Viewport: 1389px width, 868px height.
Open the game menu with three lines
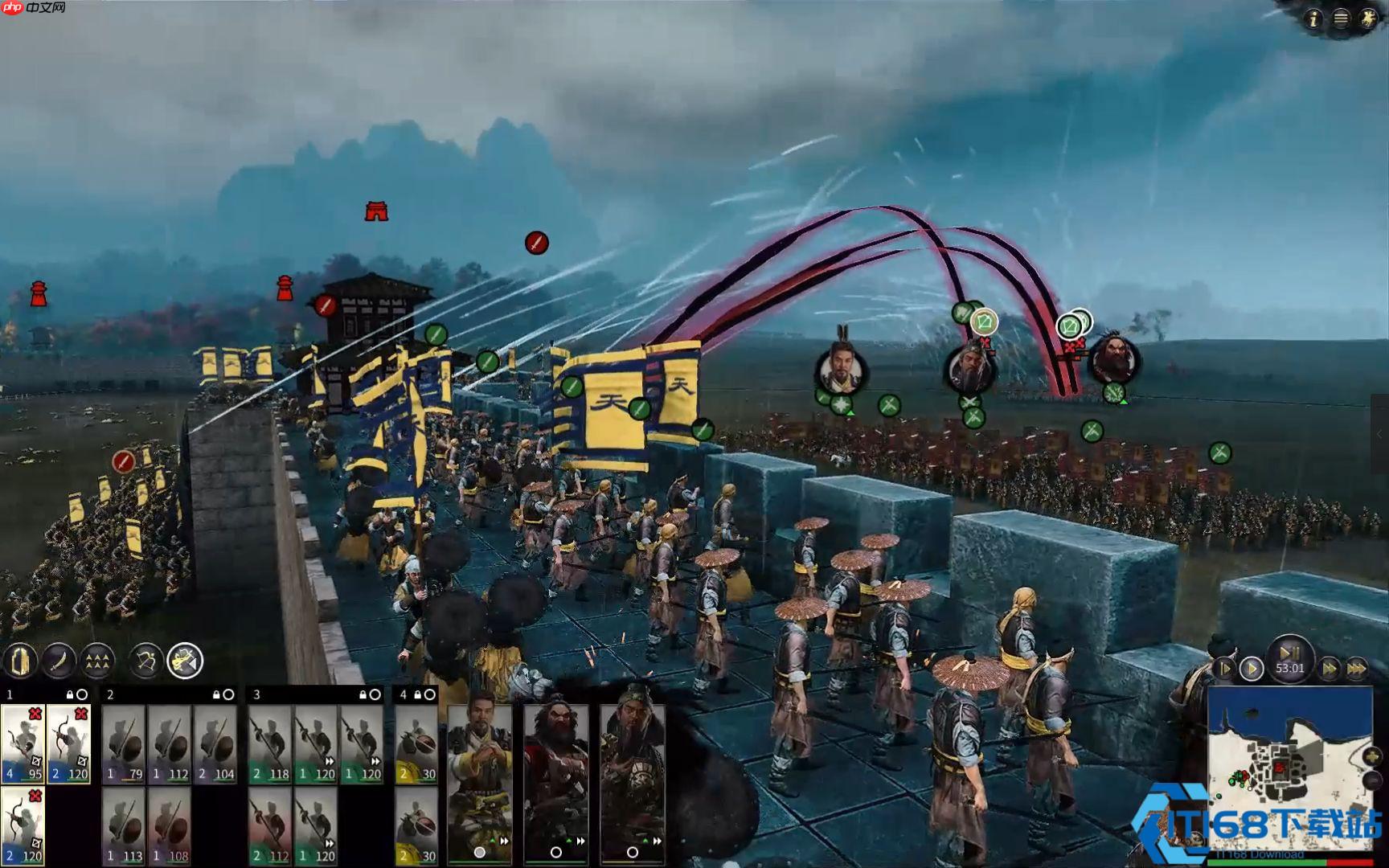pos(1340,18)
